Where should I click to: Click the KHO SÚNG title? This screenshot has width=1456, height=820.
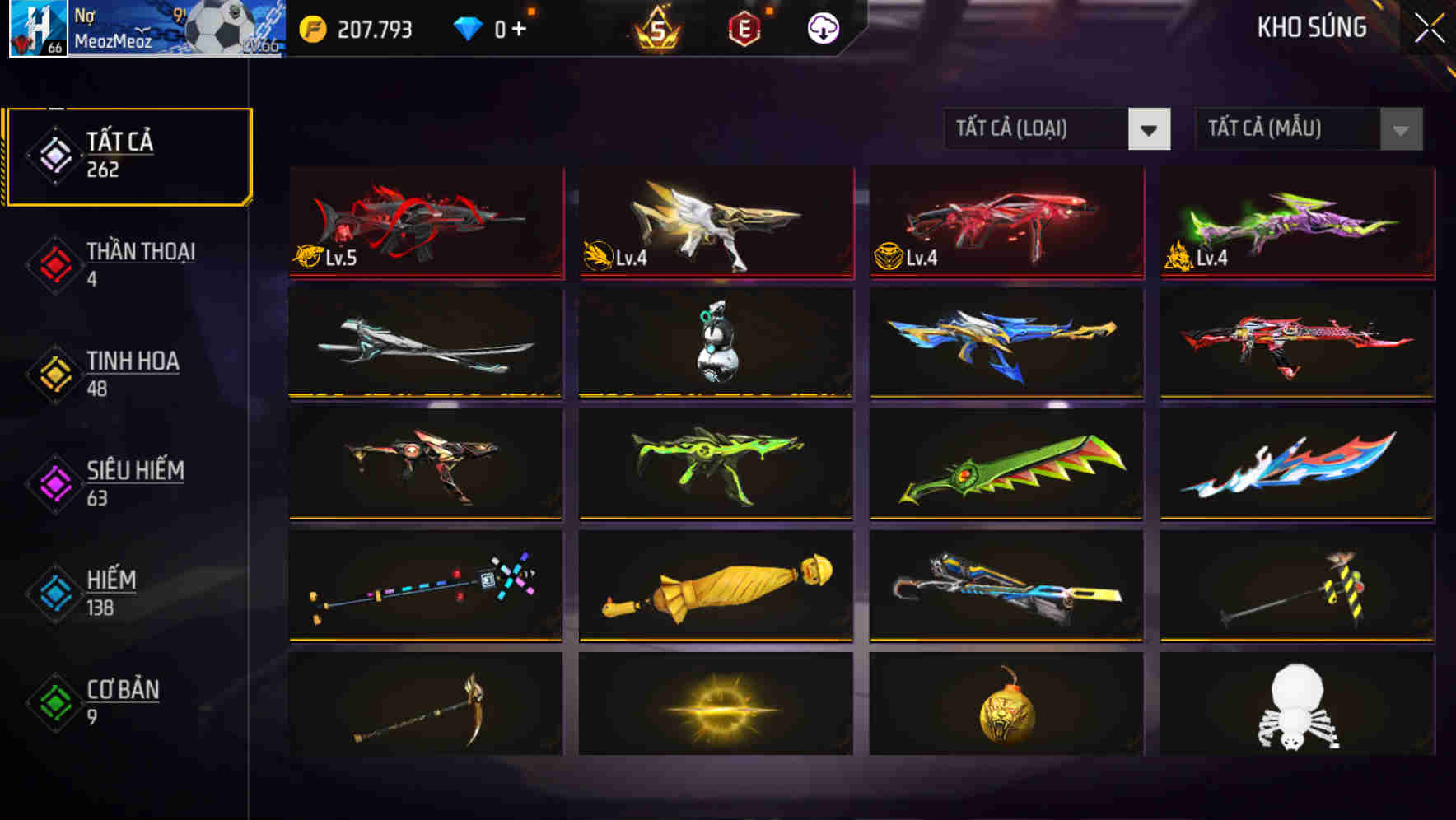(x=1311, y=28)
